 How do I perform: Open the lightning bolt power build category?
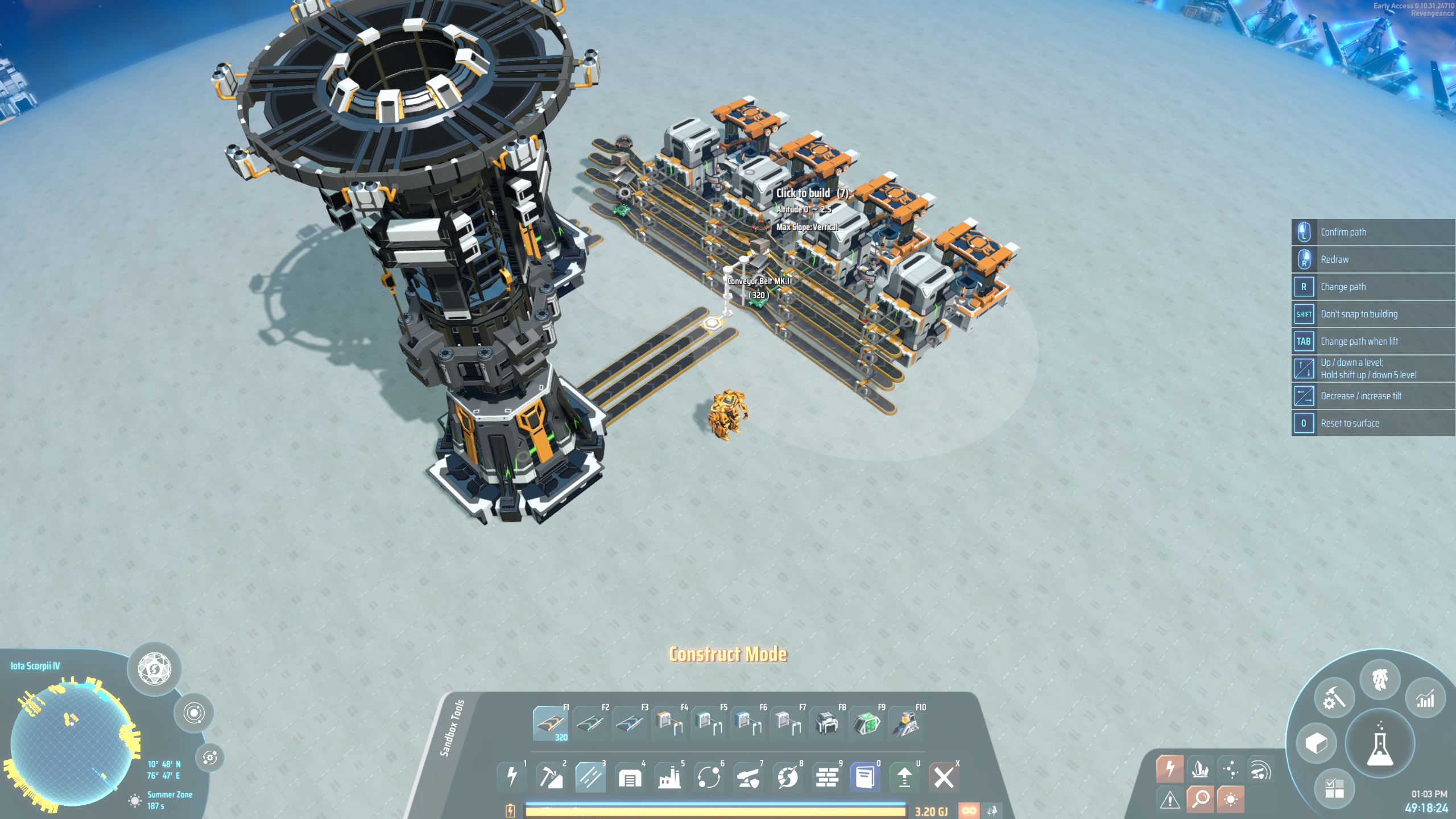coord(511,777)
